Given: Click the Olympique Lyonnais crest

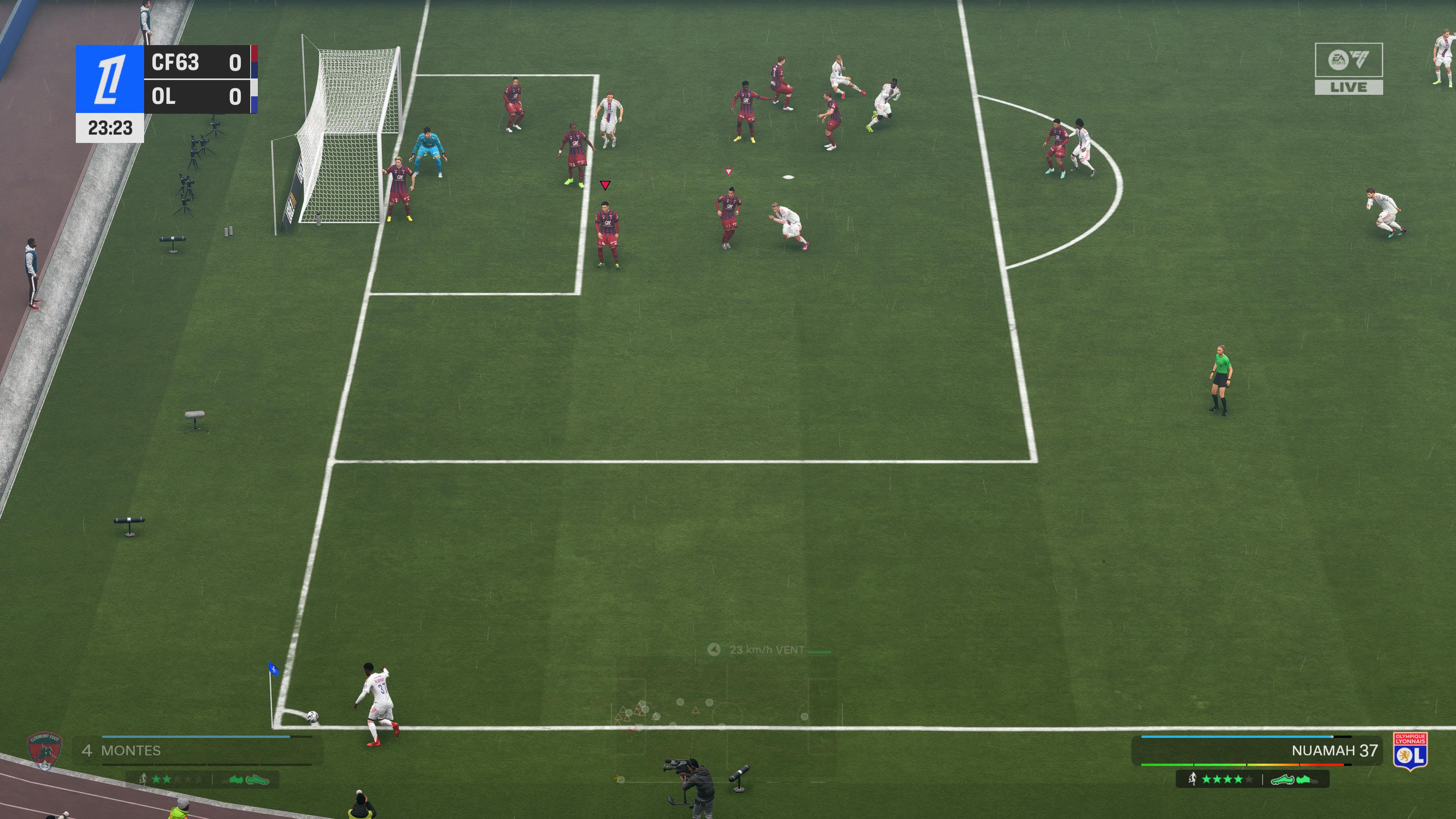Looking at the screenshot, I should [x=1410, y=751].
